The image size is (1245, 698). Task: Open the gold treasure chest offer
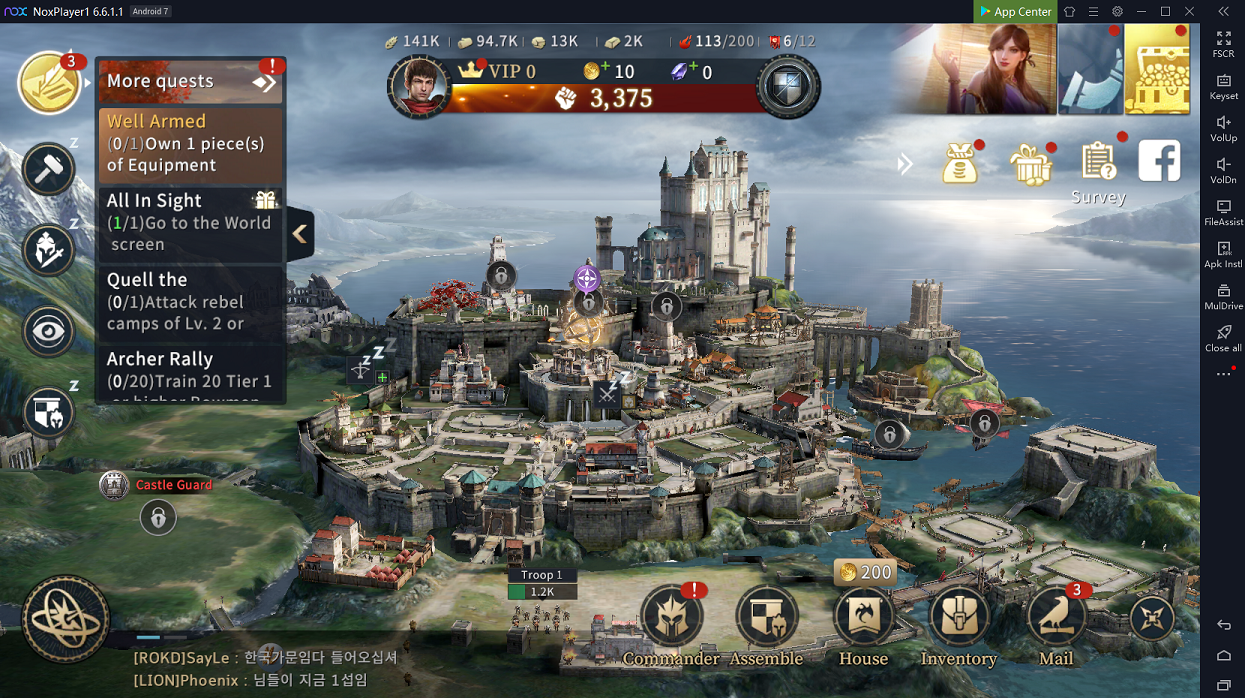tap(1157, 70)
